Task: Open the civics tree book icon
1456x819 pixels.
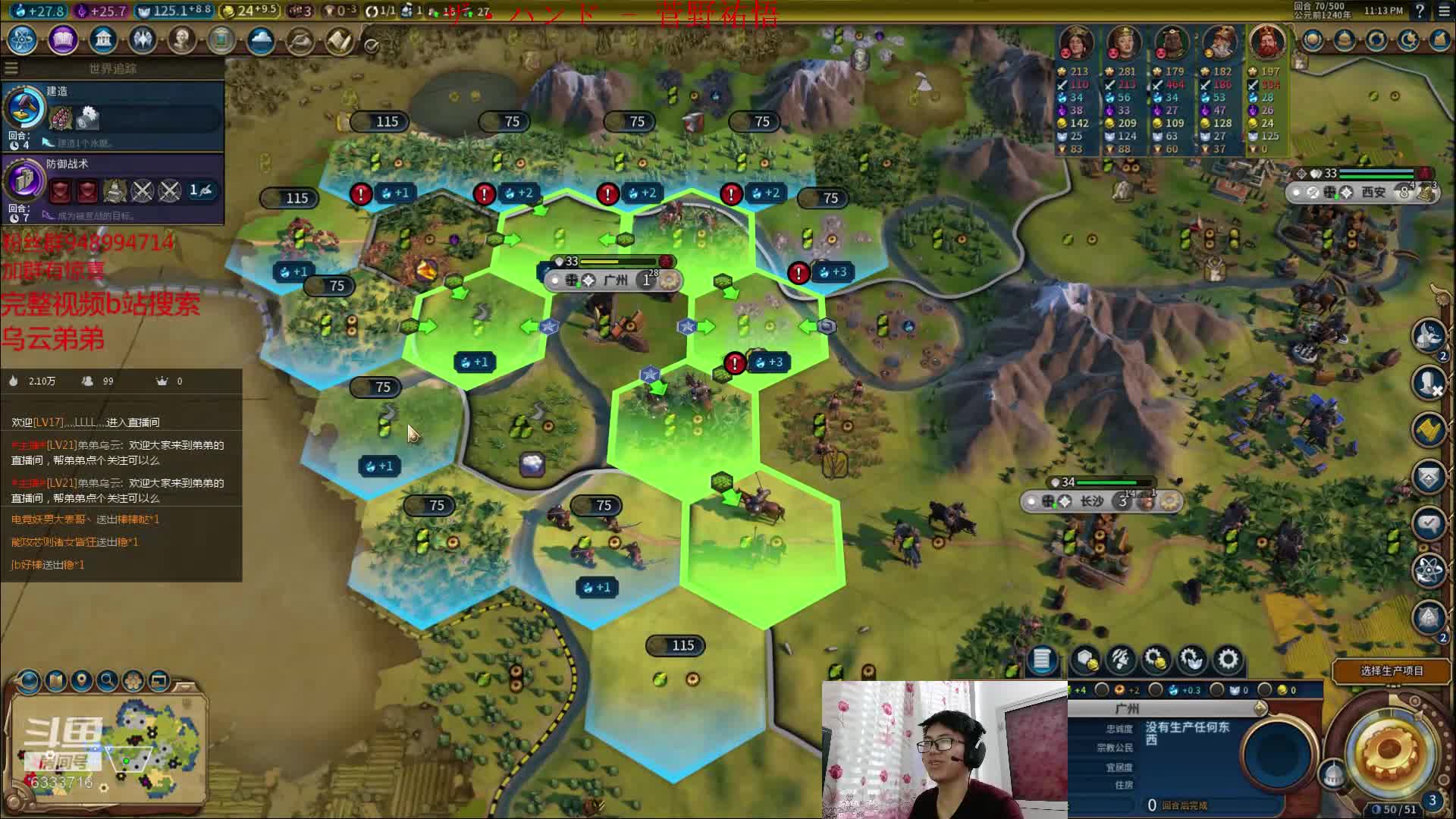Action: (x=63, y=39)
